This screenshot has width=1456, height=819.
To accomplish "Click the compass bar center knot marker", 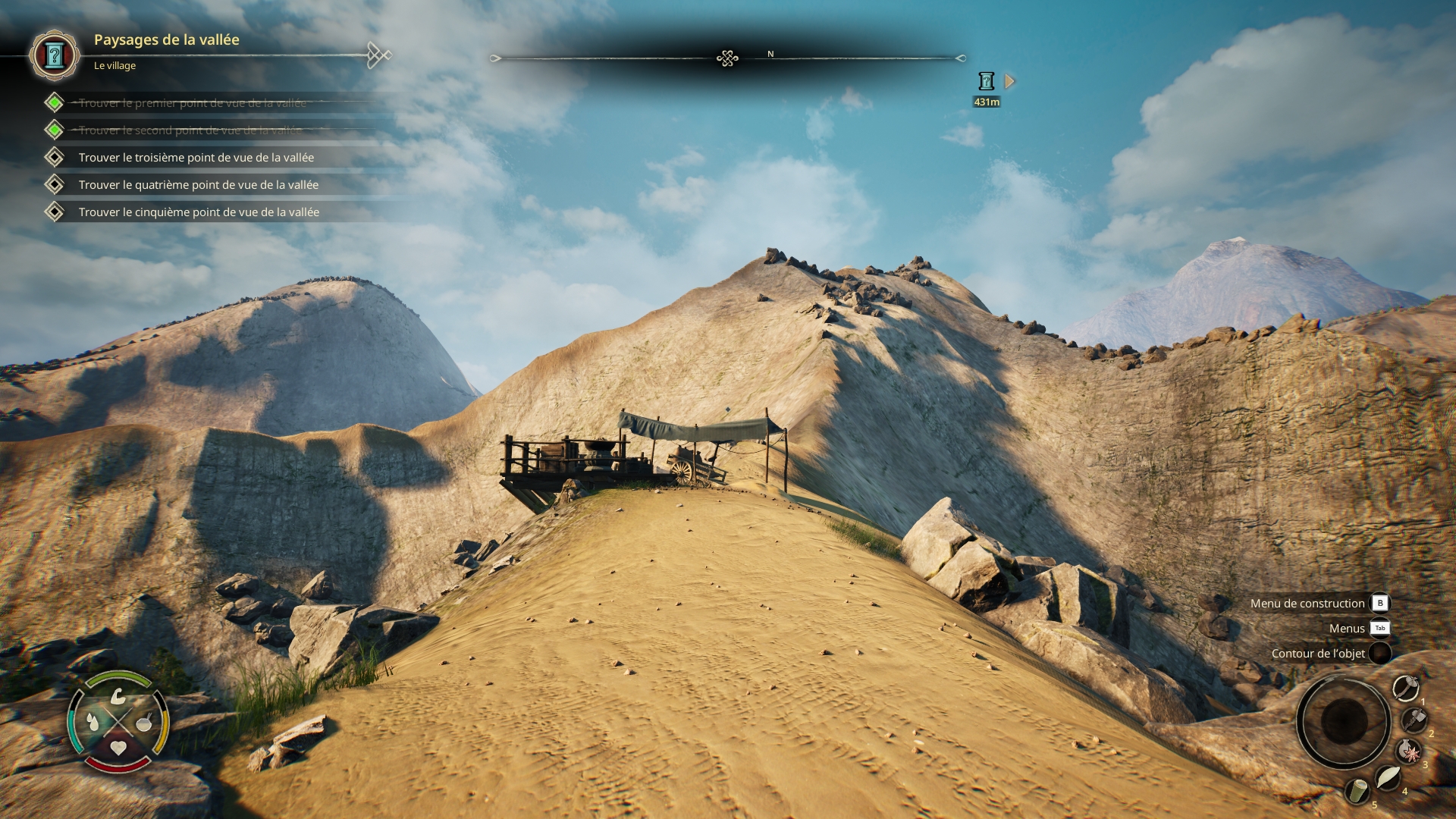I will coord(727,58).
